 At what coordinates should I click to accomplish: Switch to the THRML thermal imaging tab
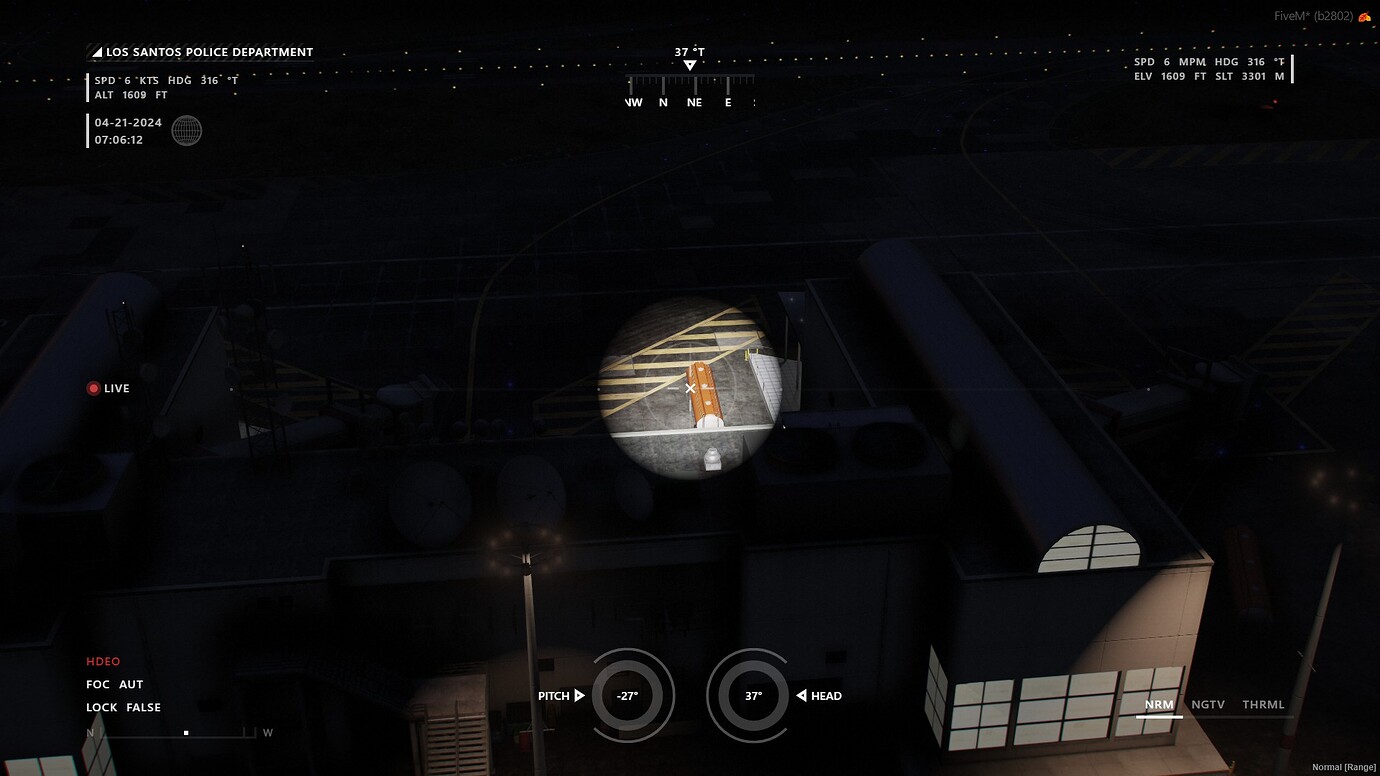1264,704
